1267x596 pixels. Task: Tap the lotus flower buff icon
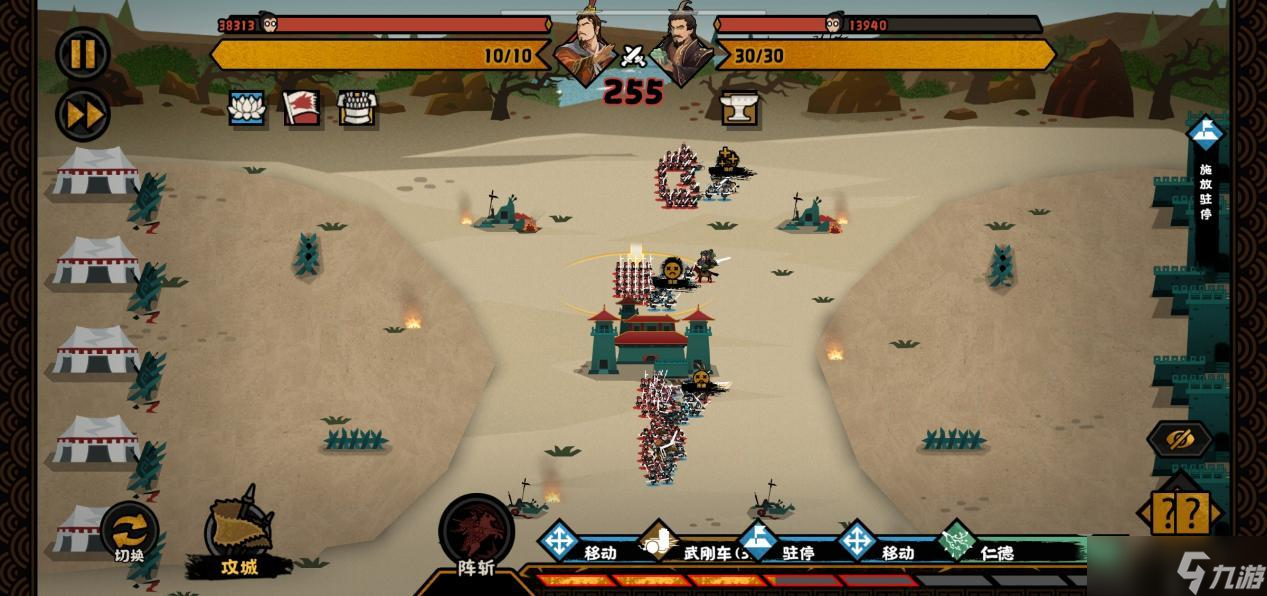coord(247,108)
